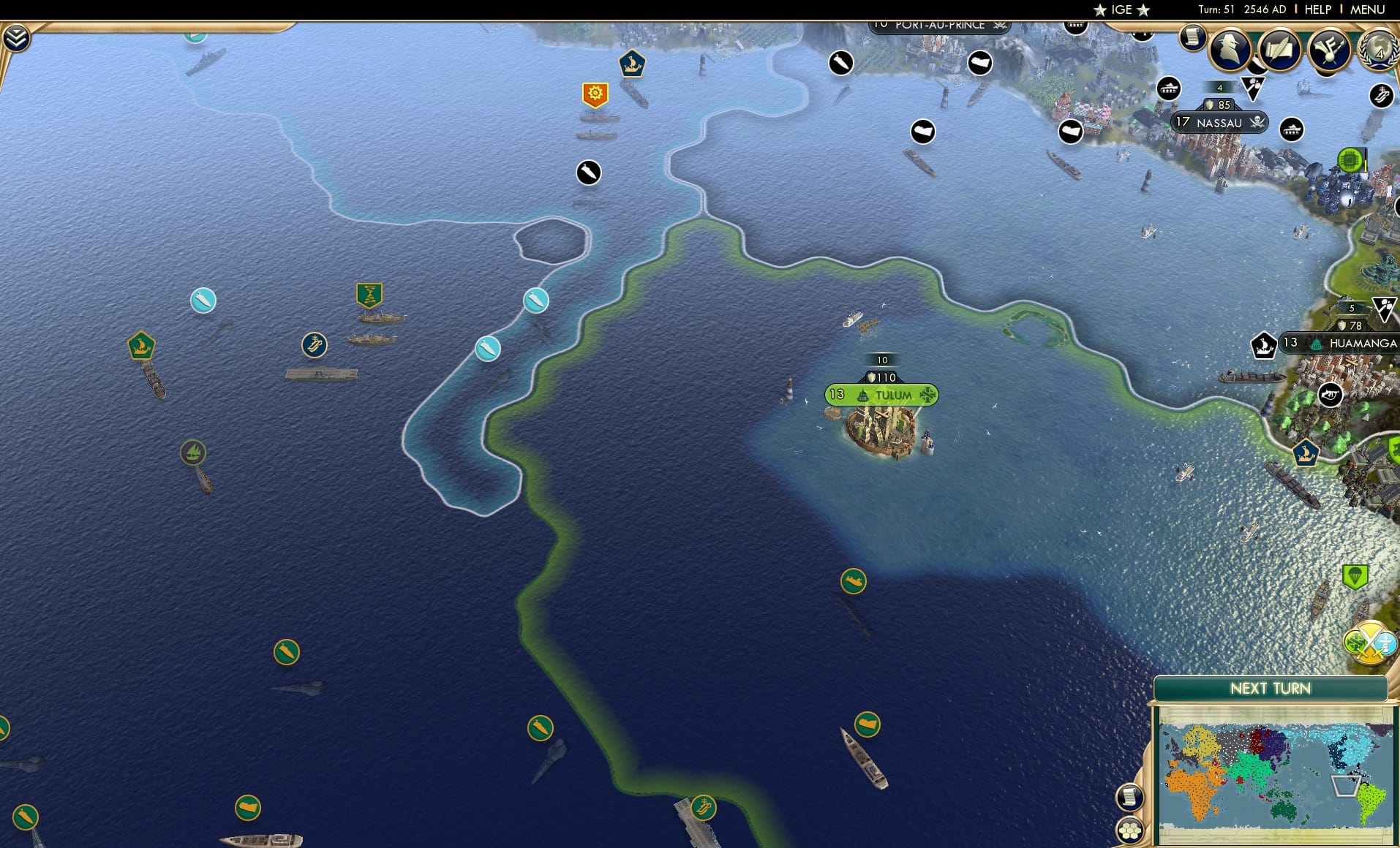Image resolution: width=1400 pixels, height=848 pixels.
Task: Click Tulum's growth progress bar showing 110
Action: (x=880, y=377)
